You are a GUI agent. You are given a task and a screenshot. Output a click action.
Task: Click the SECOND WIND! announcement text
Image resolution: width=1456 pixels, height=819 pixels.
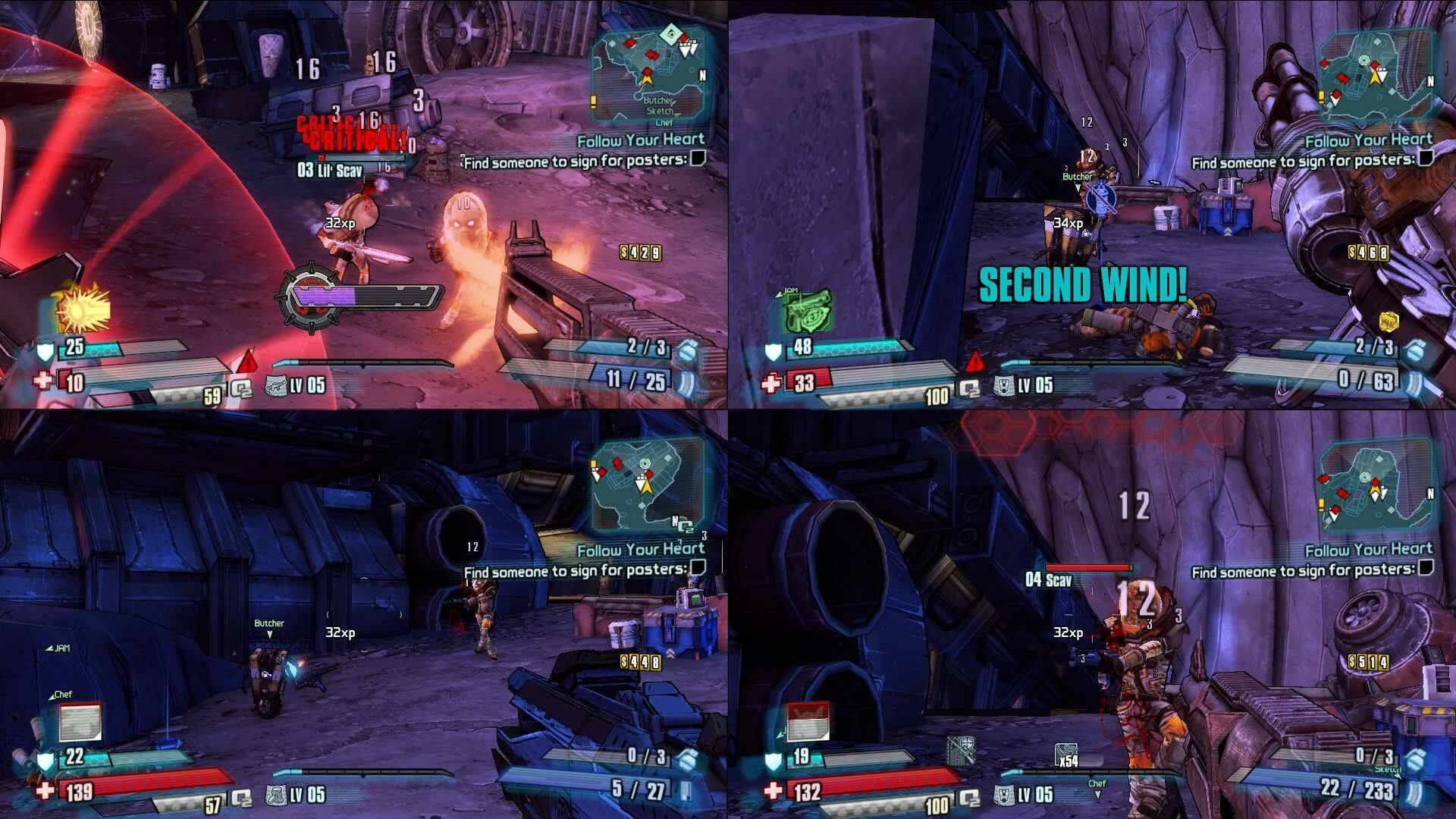1084,286
